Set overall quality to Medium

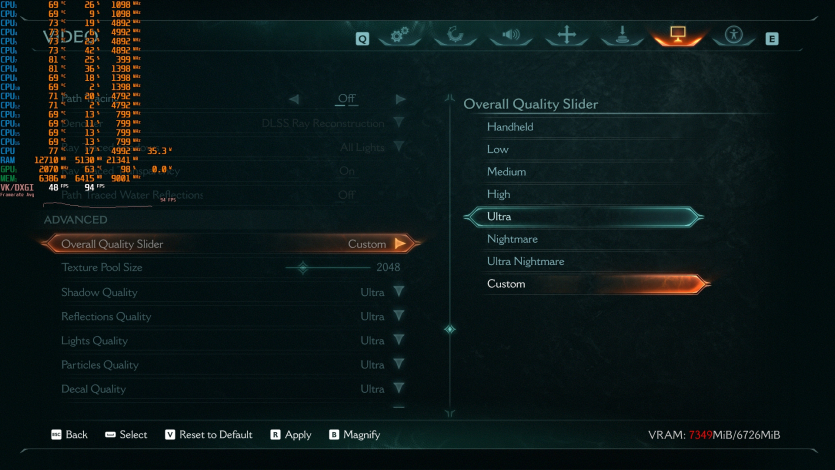pyautogui.click(x=506, y=172)
